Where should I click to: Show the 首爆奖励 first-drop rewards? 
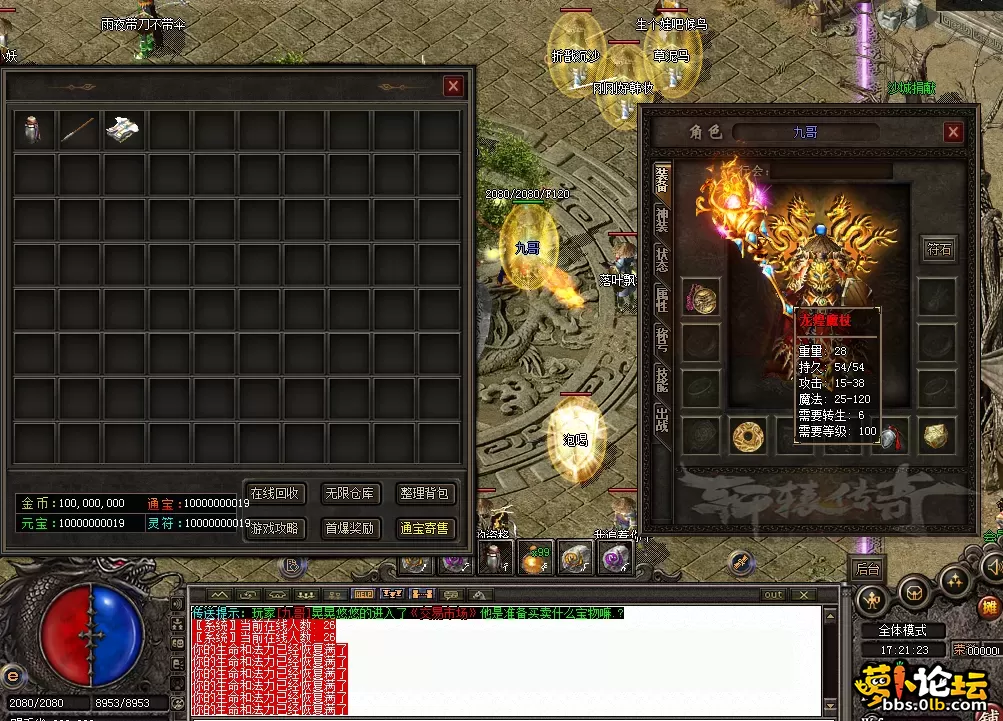pos(350,528)
